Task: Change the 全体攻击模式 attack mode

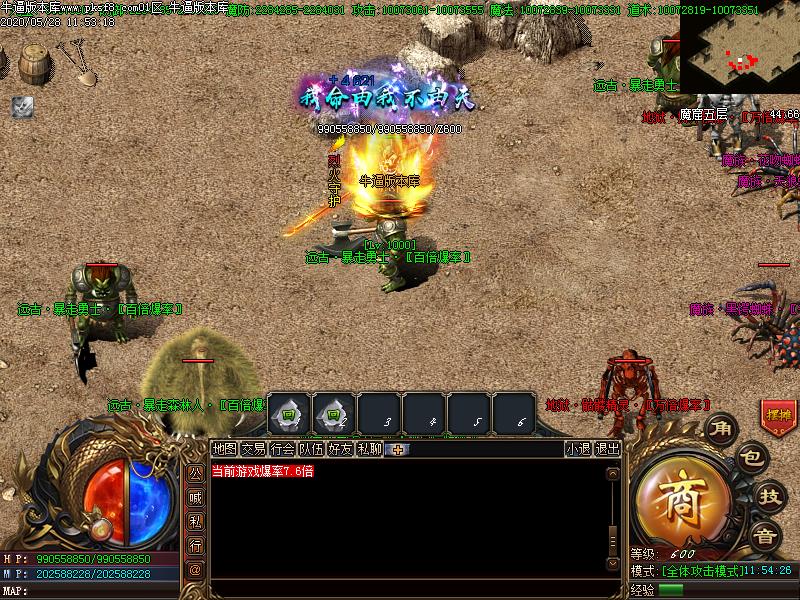Action: point(703,570)
